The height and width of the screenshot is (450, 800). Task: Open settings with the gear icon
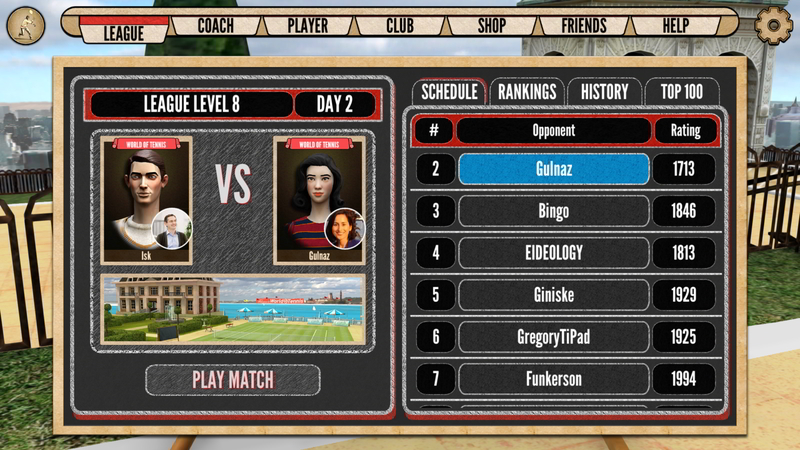point(772,25)
